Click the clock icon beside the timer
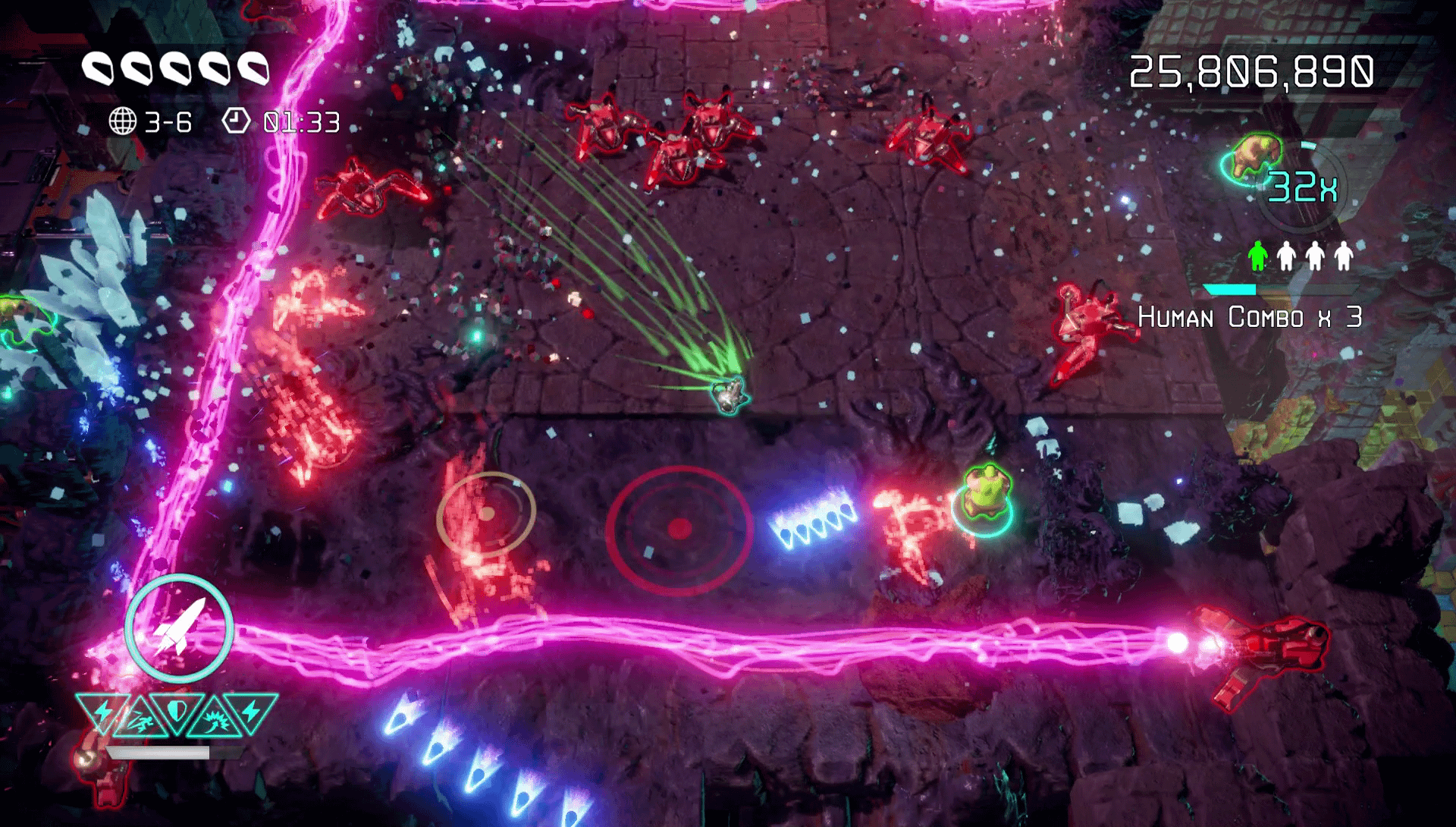1456x827 pixels. tap(236, 121)
